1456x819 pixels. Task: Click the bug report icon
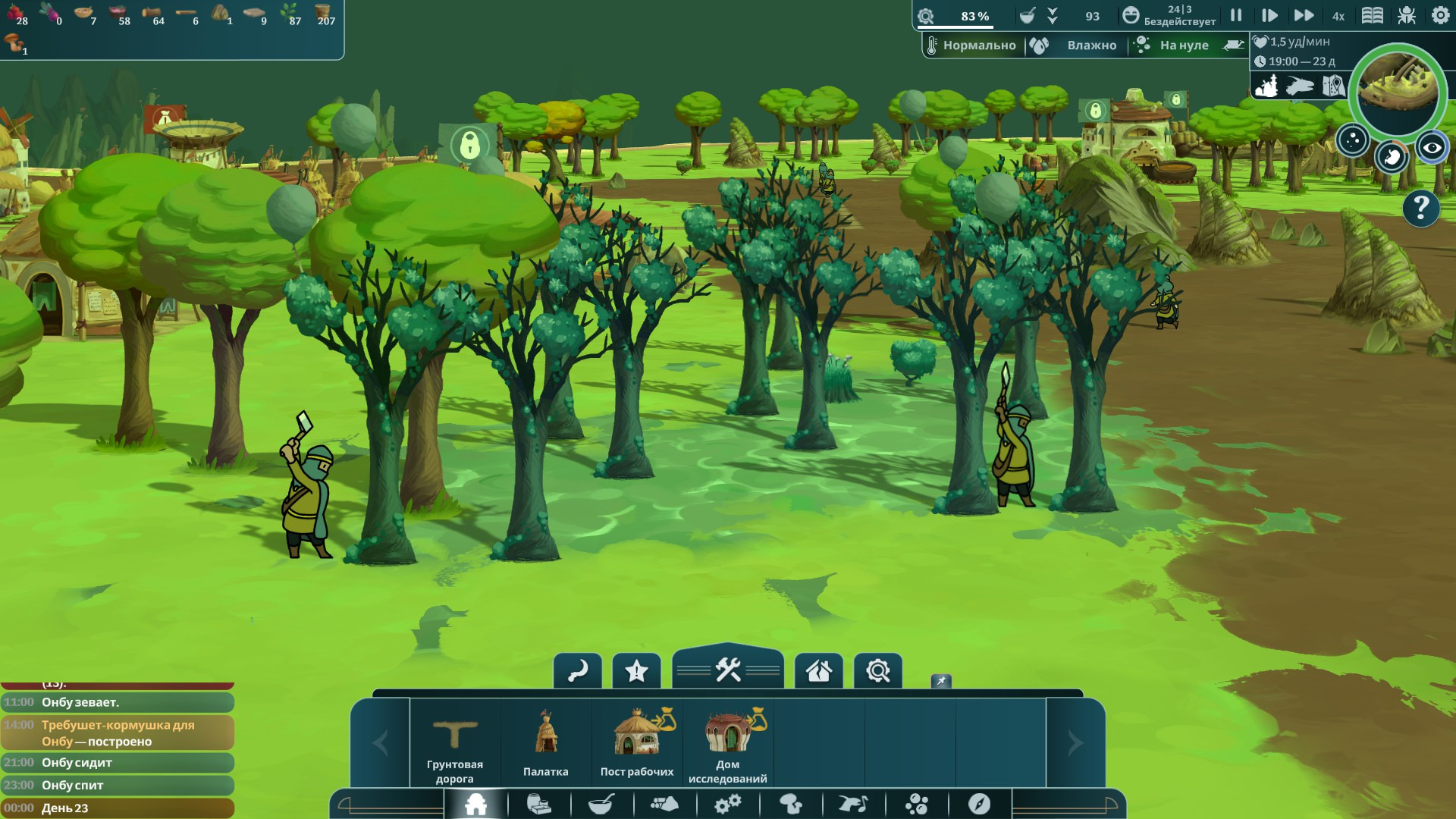pos(1407,15)
